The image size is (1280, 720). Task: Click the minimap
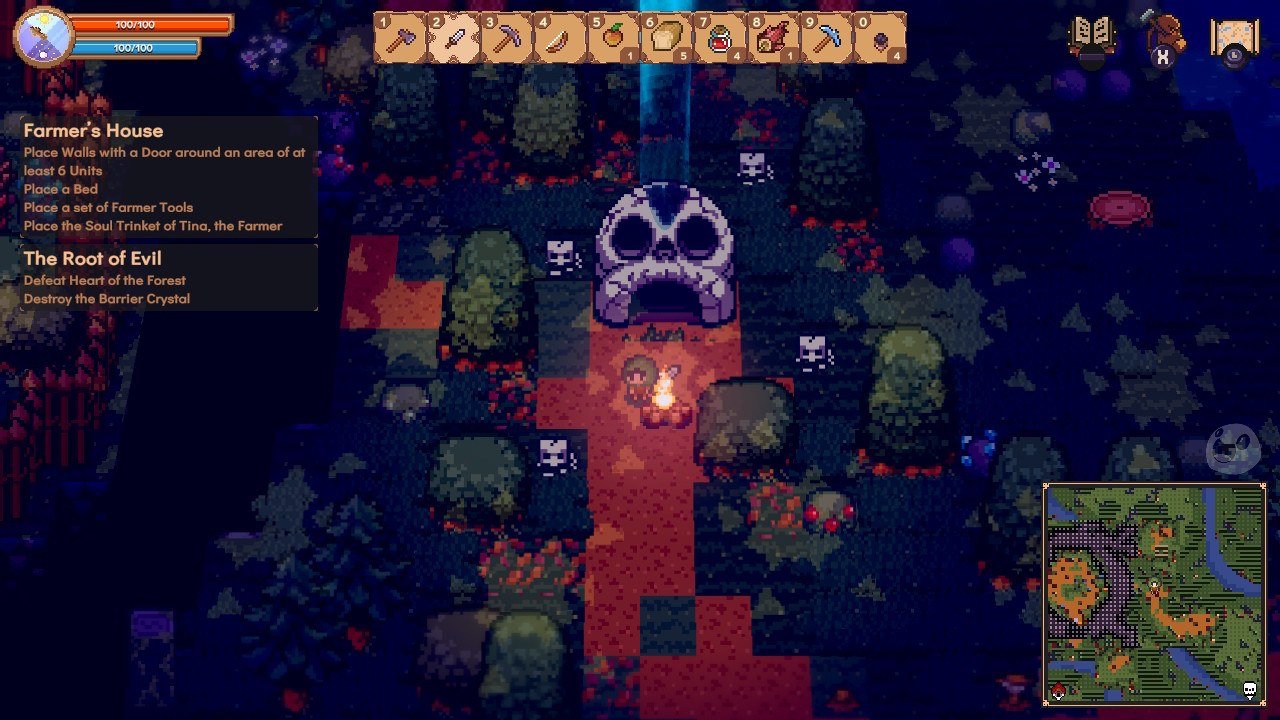[x=1155, y=595]
